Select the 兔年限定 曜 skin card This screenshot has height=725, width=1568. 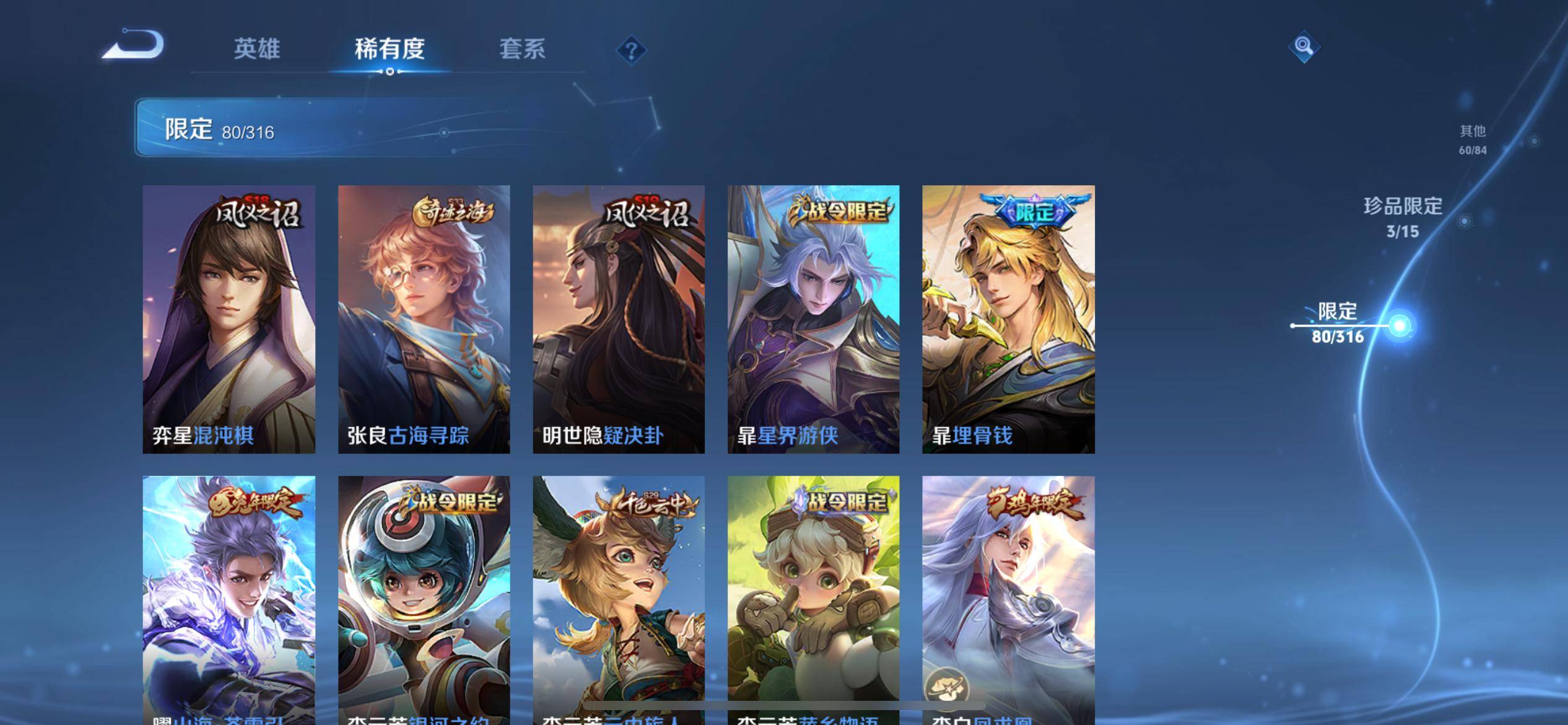pyautogui.click(x=229, y=598)
